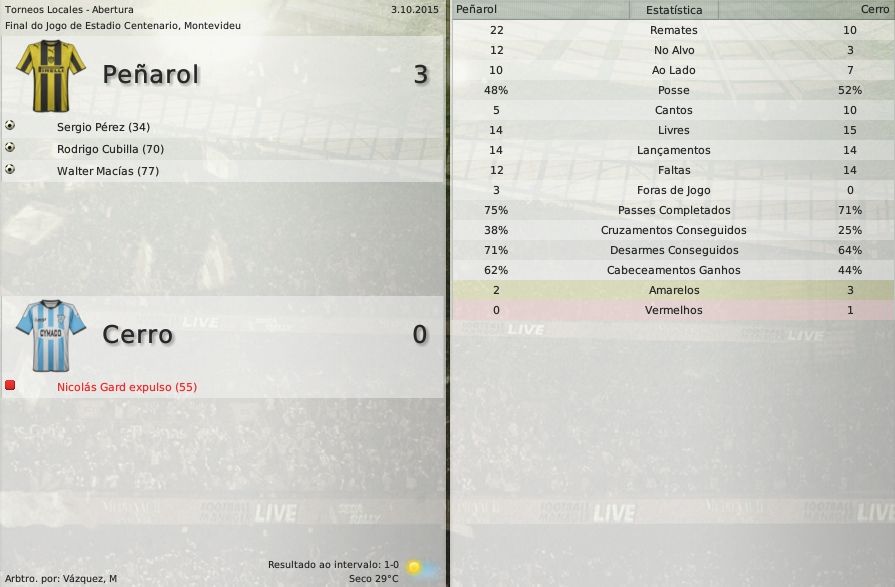Click the Cerro light-blue striped kit
The image size is (895, 587).
tap(51, 335)
